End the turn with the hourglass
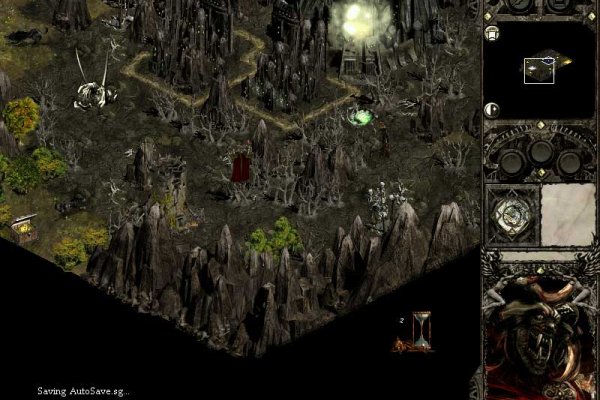Screen dimensions: 600x400 422,330
